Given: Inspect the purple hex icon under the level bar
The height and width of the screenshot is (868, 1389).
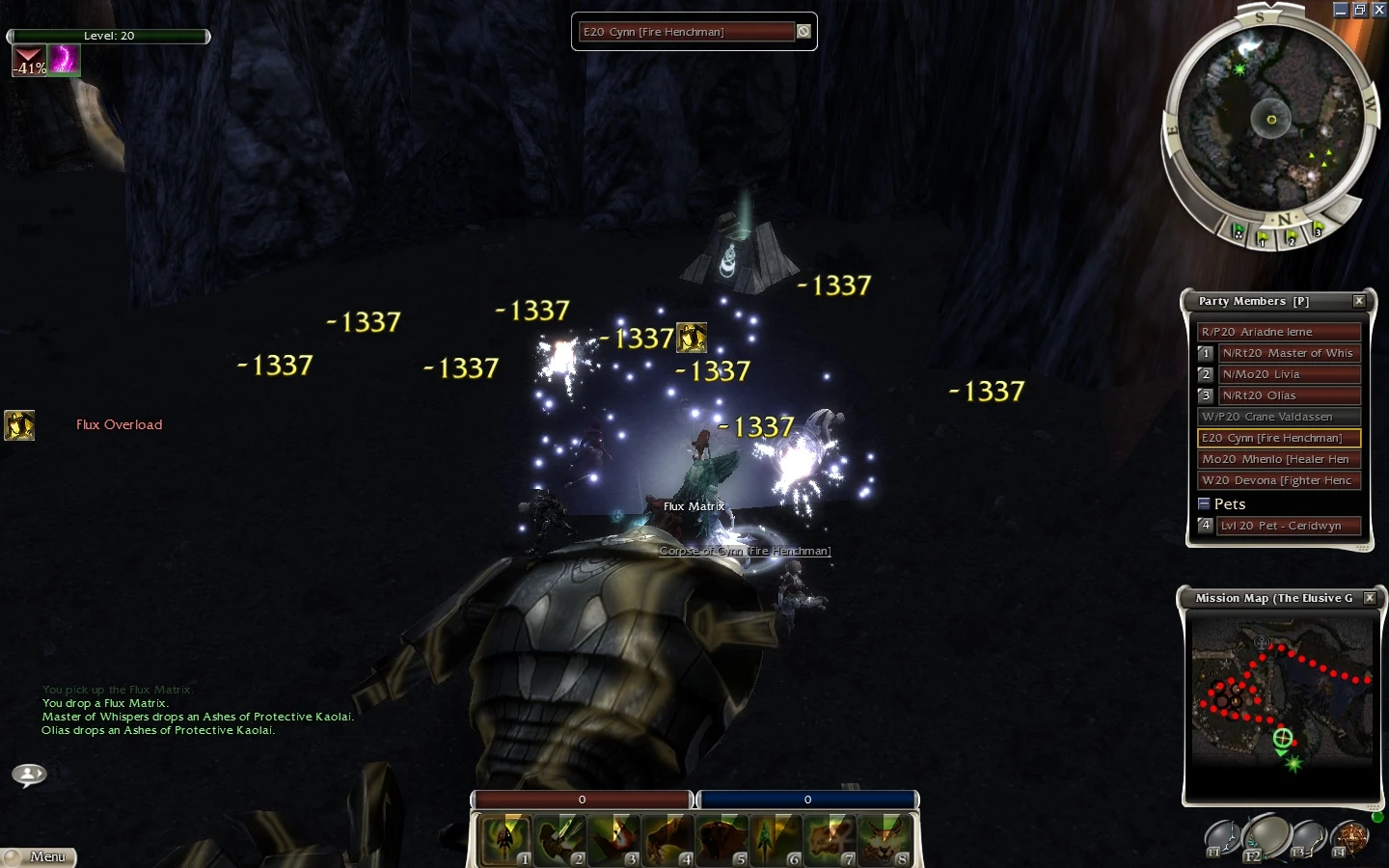Looking at the screenshot, I should tap(64, 61).
